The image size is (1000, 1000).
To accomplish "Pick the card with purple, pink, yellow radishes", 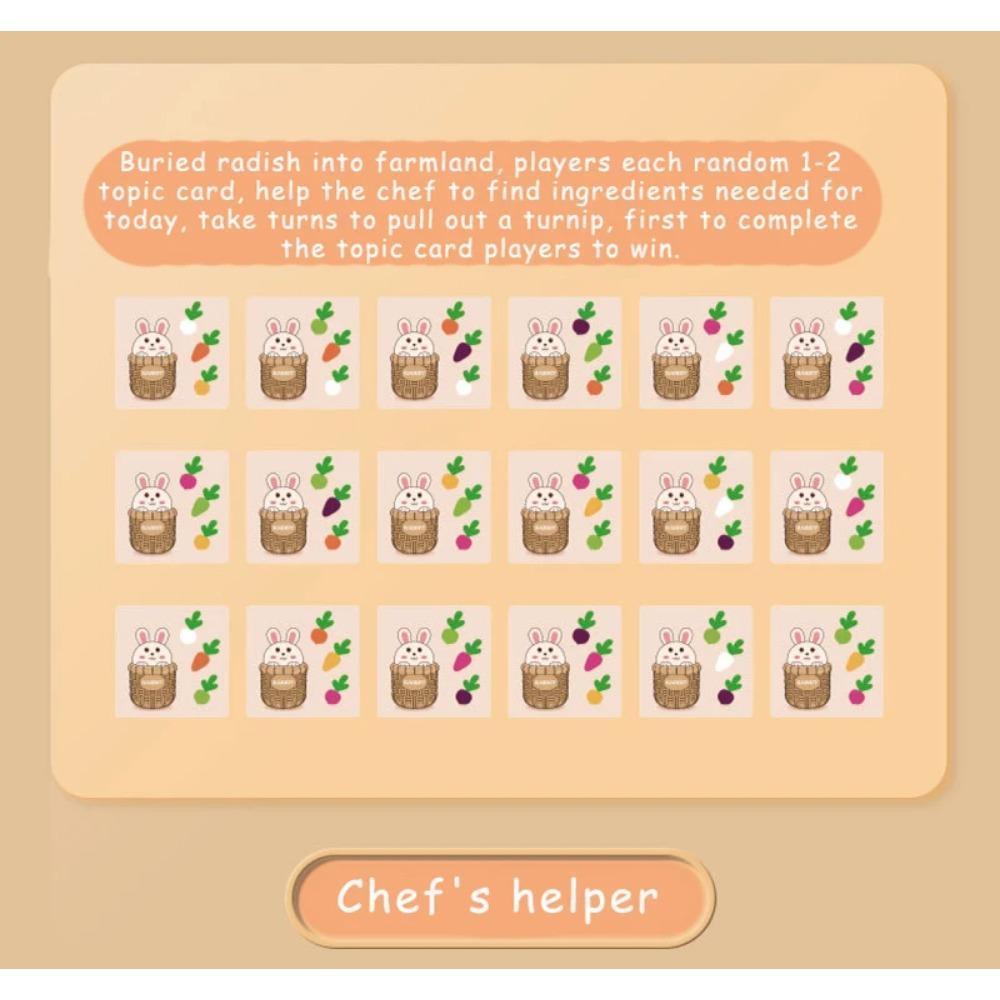I will [x=565, y=661].
